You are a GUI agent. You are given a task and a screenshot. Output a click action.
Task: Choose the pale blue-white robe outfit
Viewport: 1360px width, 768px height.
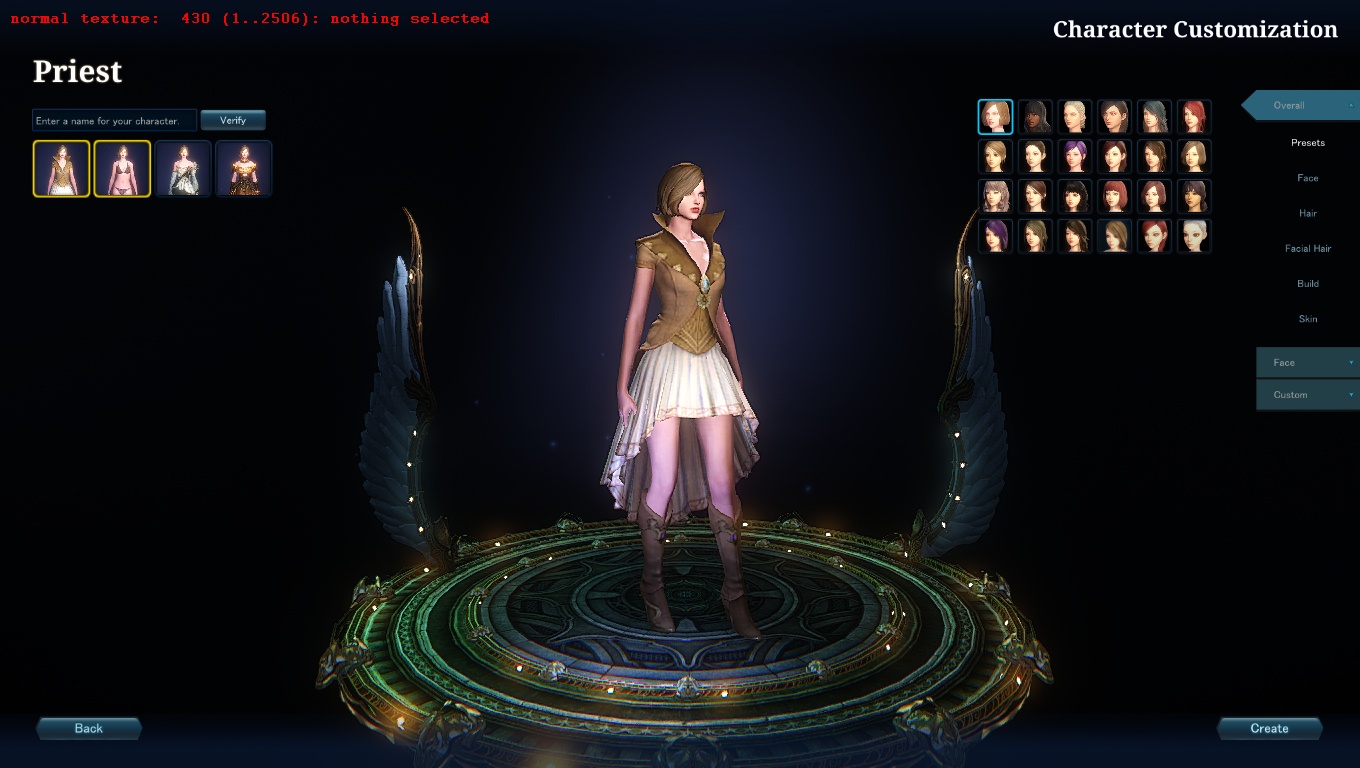click(x=183, y=168)
